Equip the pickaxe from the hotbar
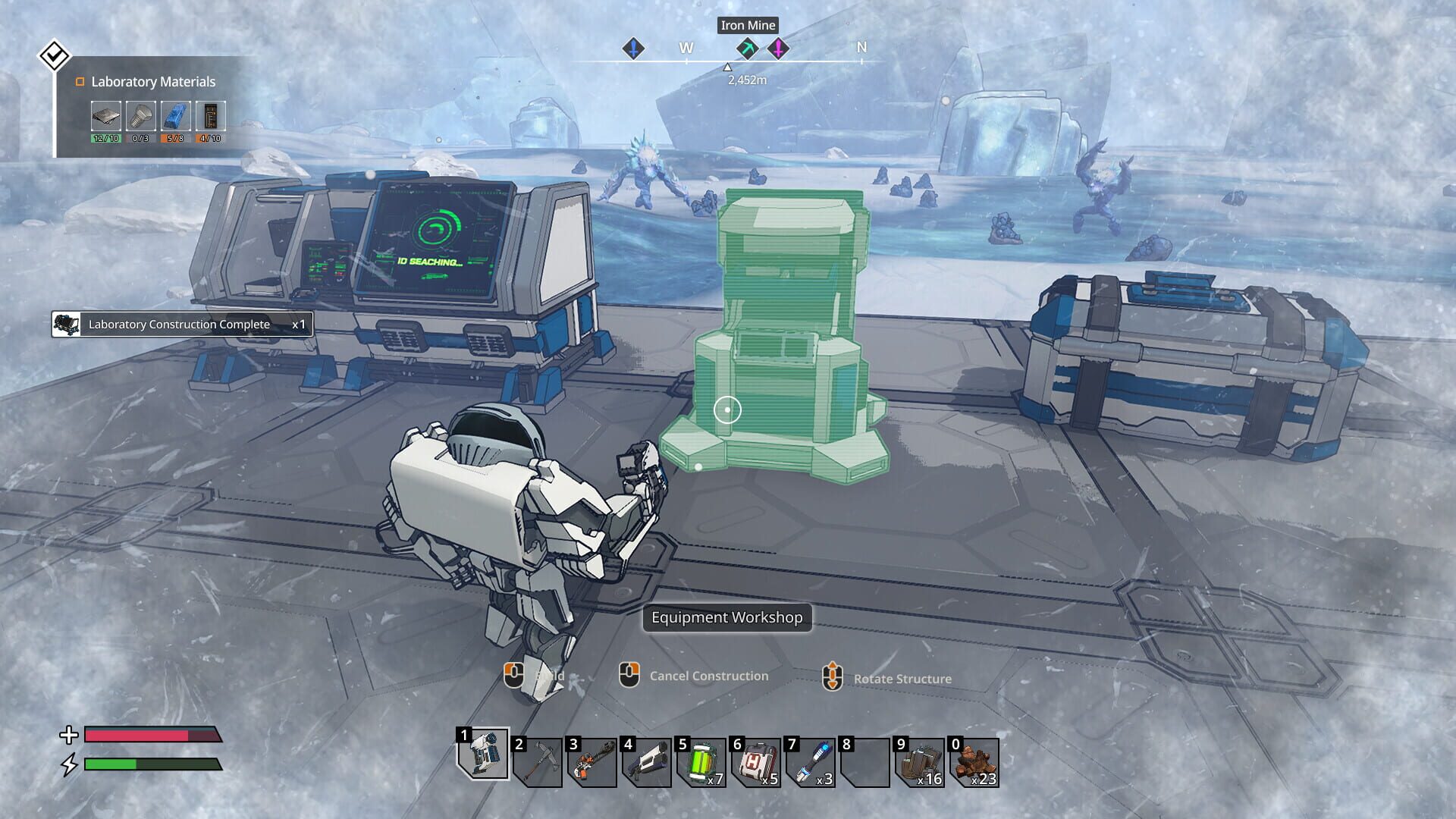 click(x=538, y=762)
